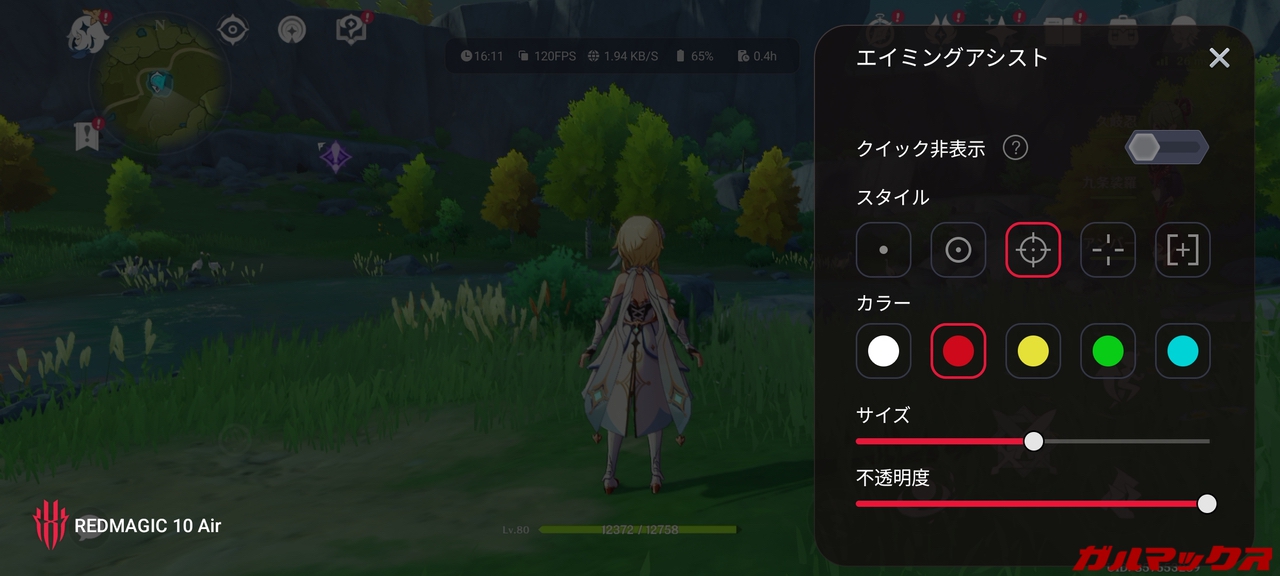Screen dimensions: 1280x576
Task: Click the サイズ slider track
Action: coord(1120,441)
